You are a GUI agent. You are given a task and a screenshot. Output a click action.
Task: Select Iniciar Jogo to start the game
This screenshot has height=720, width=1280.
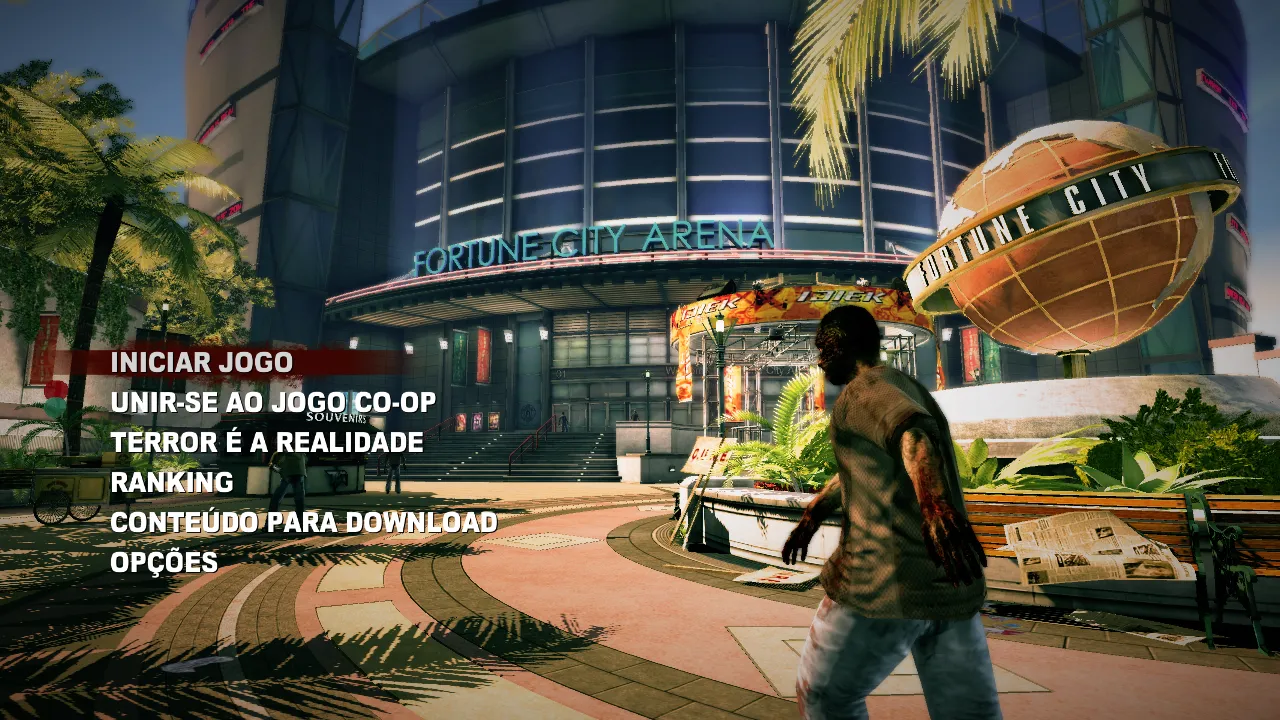coord(201,362)
